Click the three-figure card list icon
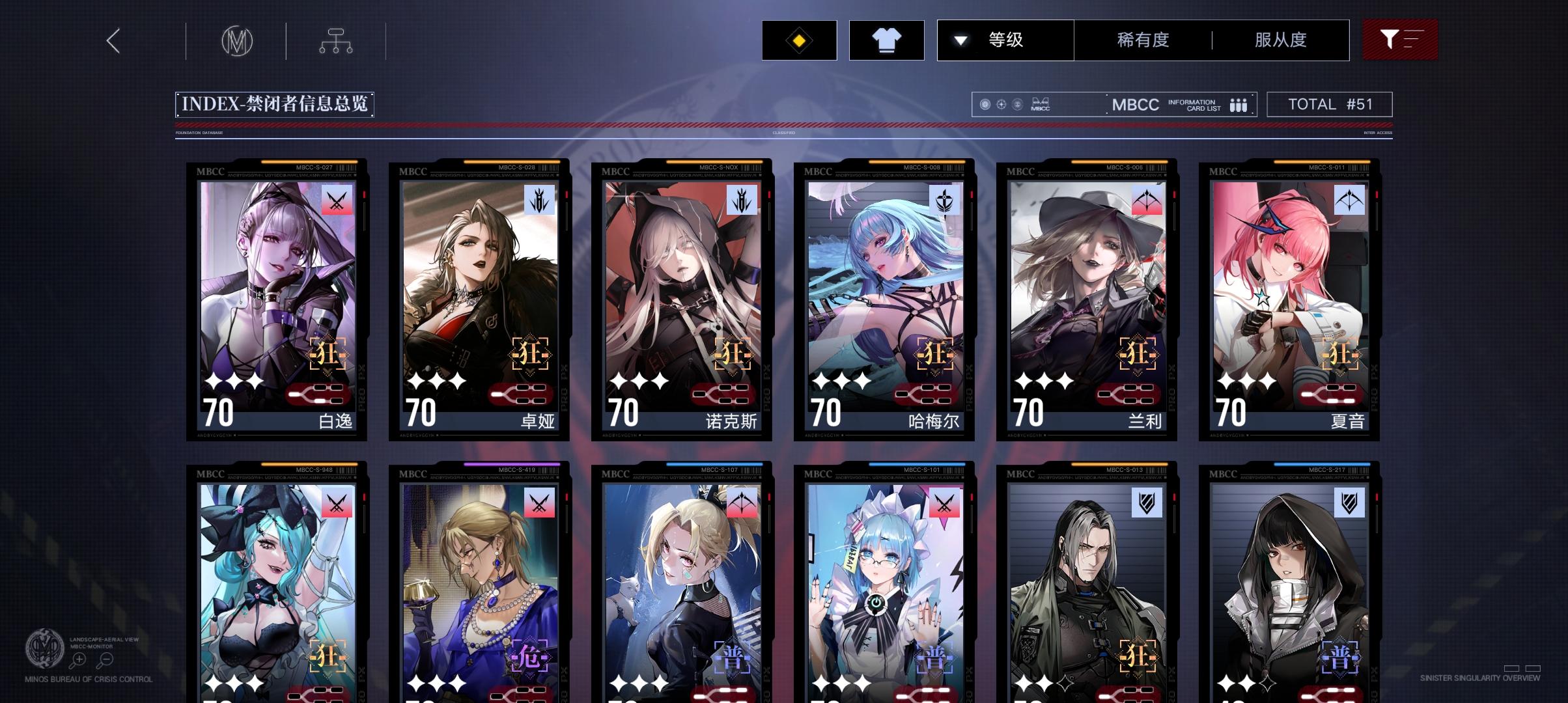Viewport: 1568px width, 703px height. (x=1237, y=104)
